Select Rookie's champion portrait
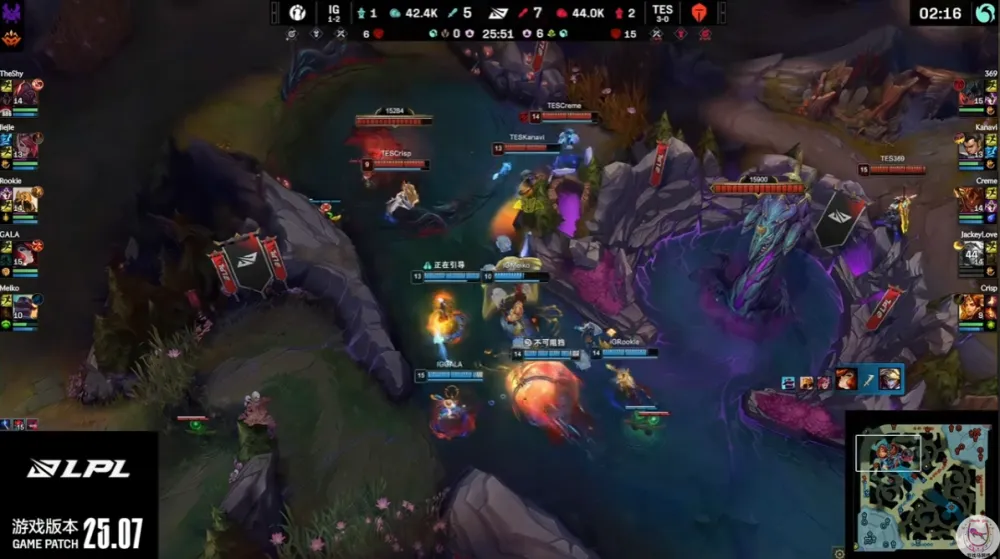 pyautogui.click(x=26, y=201)
